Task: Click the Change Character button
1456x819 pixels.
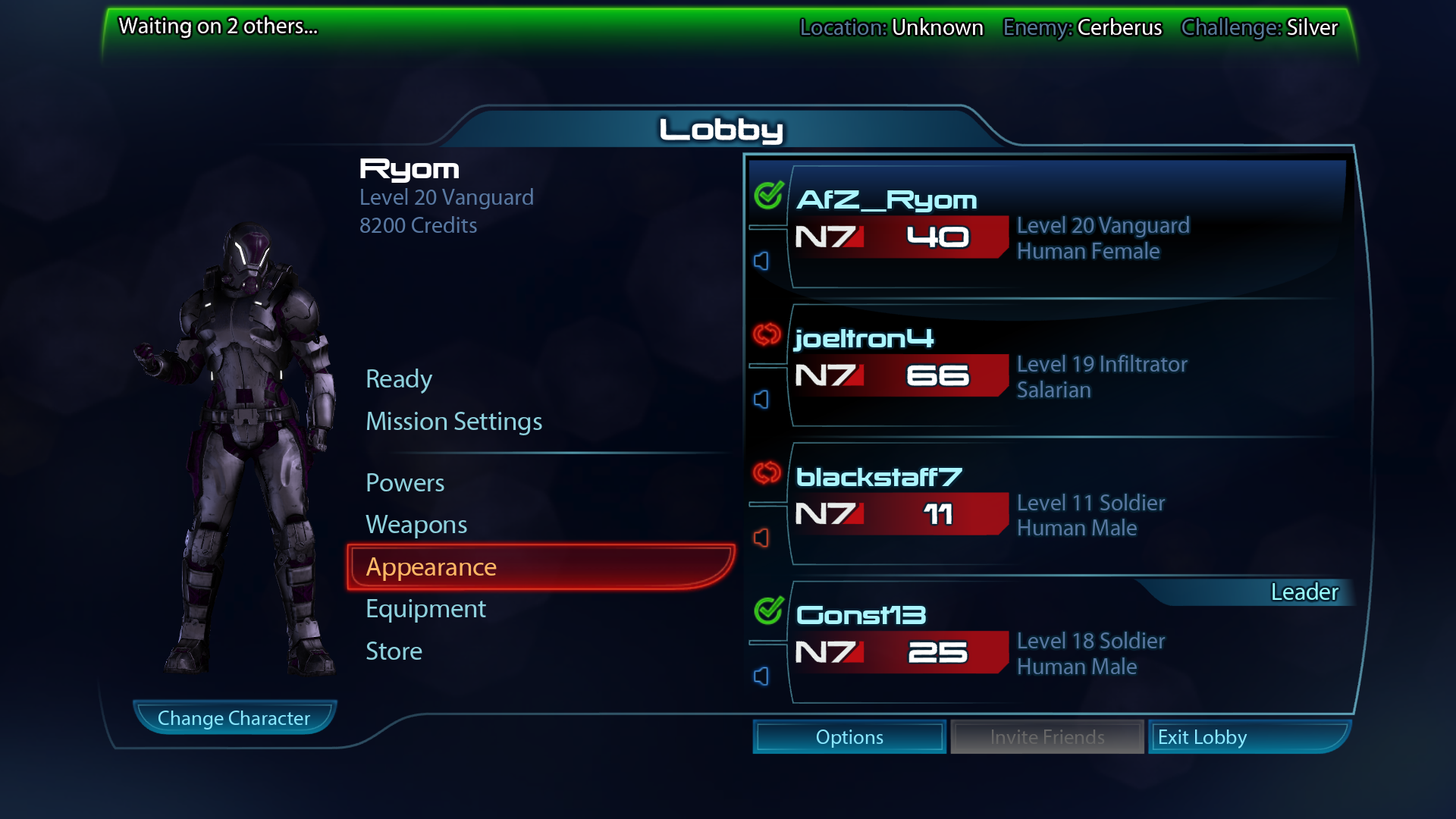Action: (x=234, y=718)
